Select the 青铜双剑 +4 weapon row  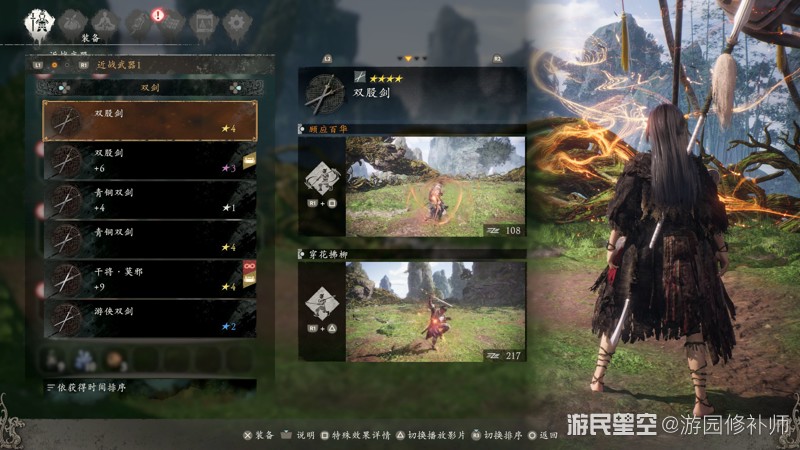pos(150,200)
